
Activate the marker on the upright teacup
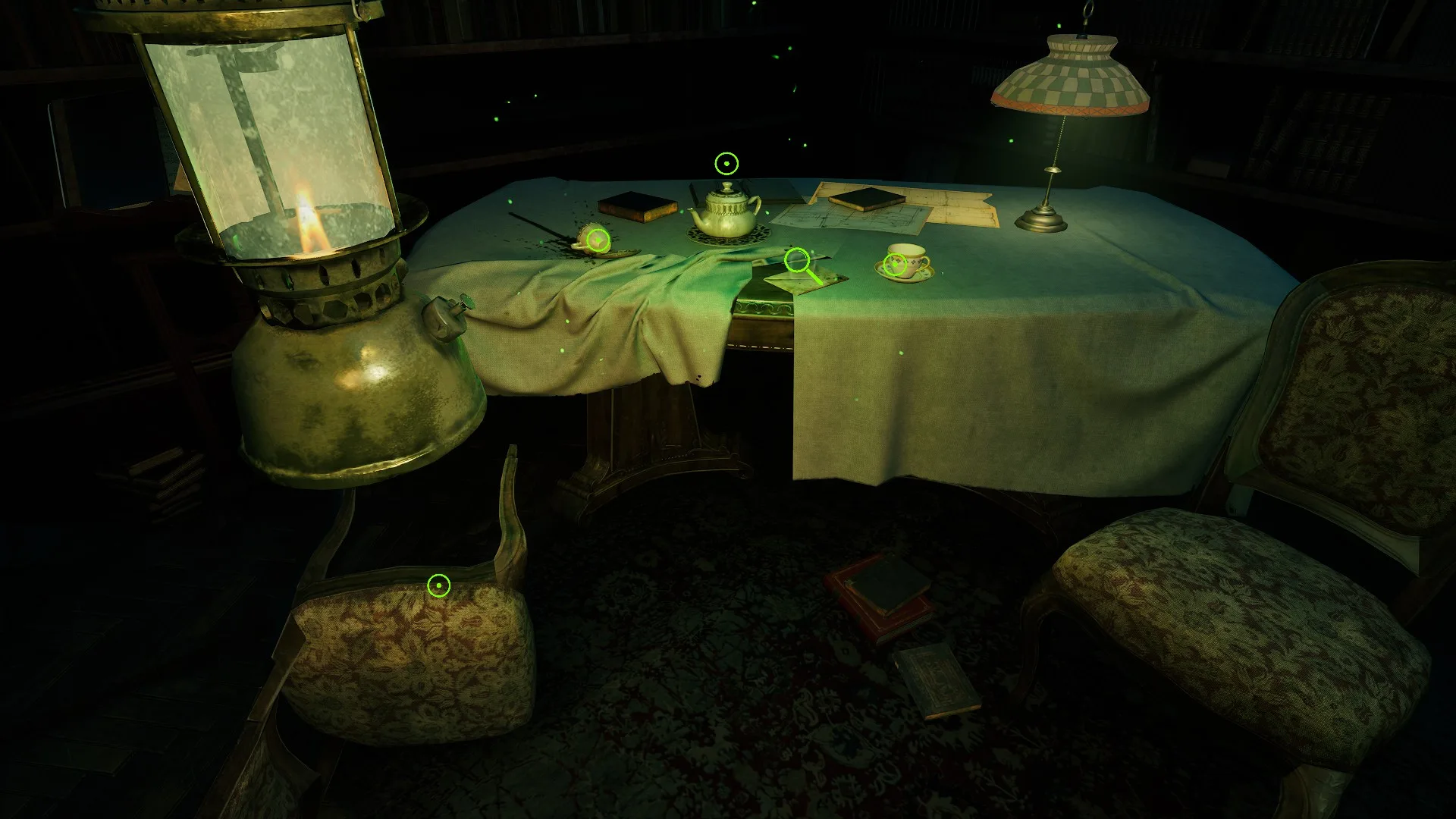896,265
